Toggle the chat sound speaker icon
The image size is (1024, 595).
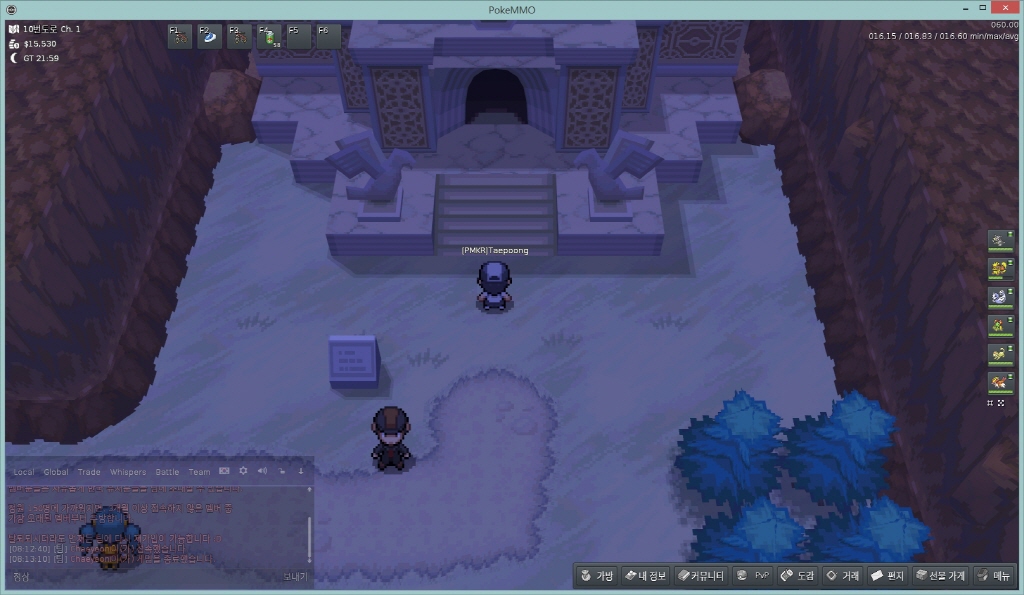[262, 471]
